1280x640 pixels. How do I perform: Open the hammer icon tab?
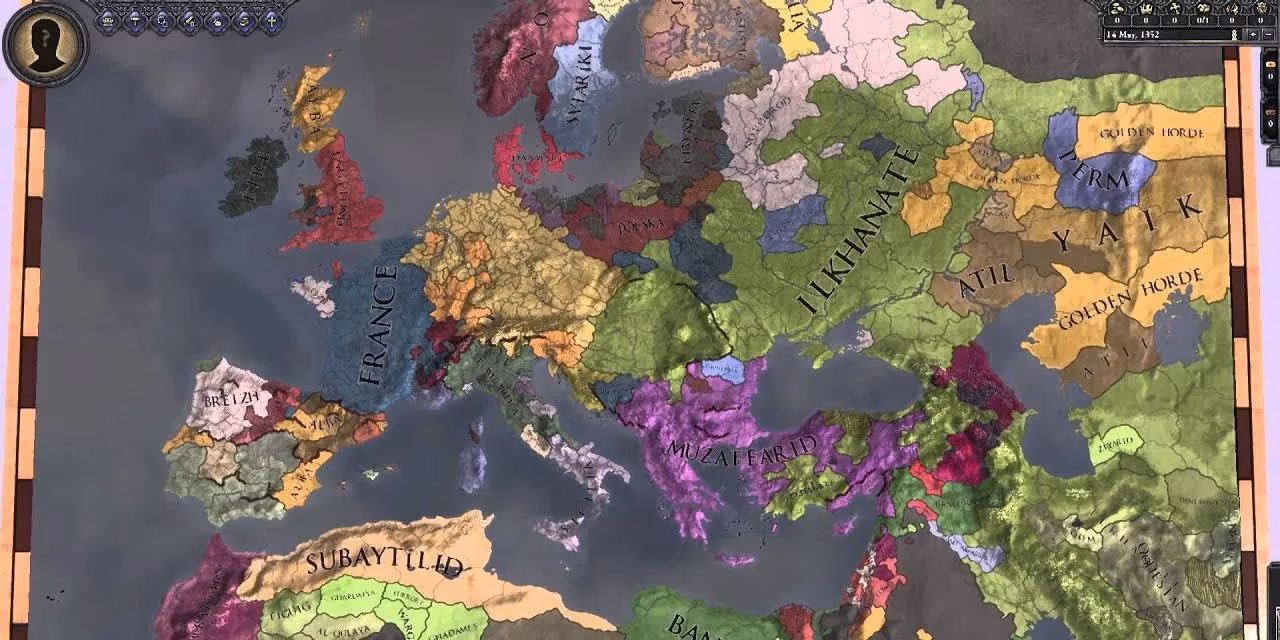pyautogui.click(x=135, y=21)
